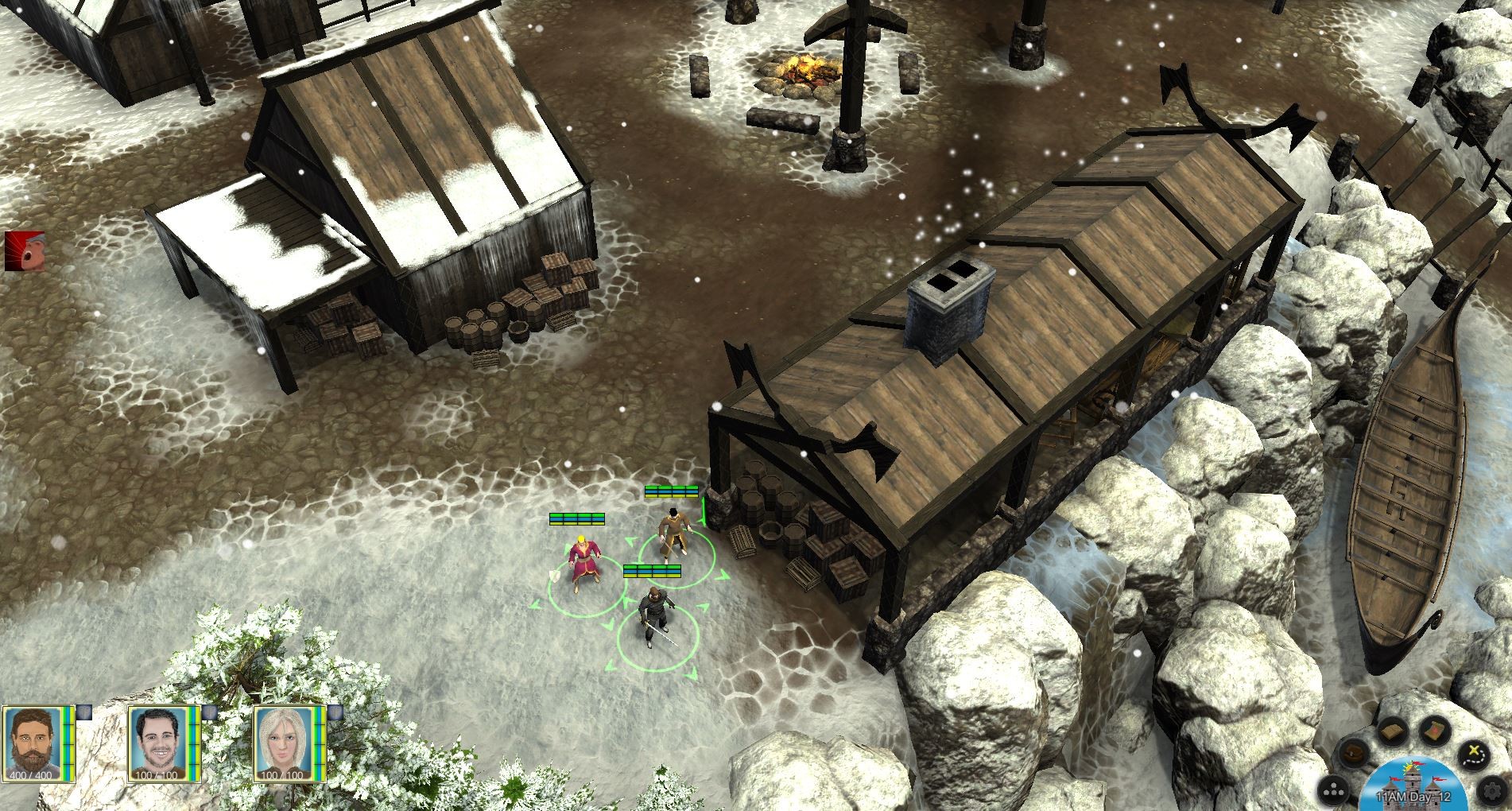Open the treasure map icon

pyautogui.click(x=1474, y=754)
